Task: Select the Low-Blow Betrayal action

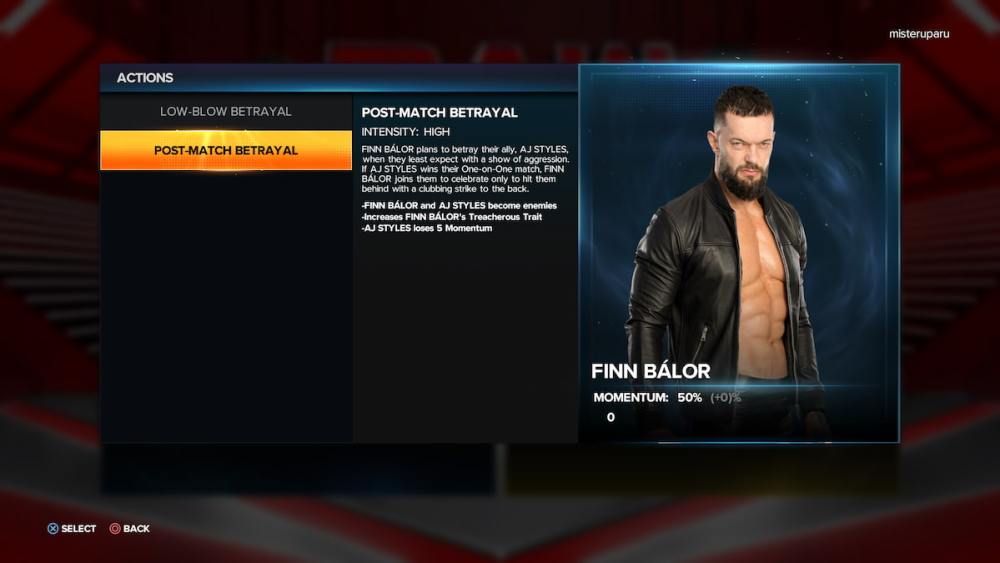Action: coord(226,111)
